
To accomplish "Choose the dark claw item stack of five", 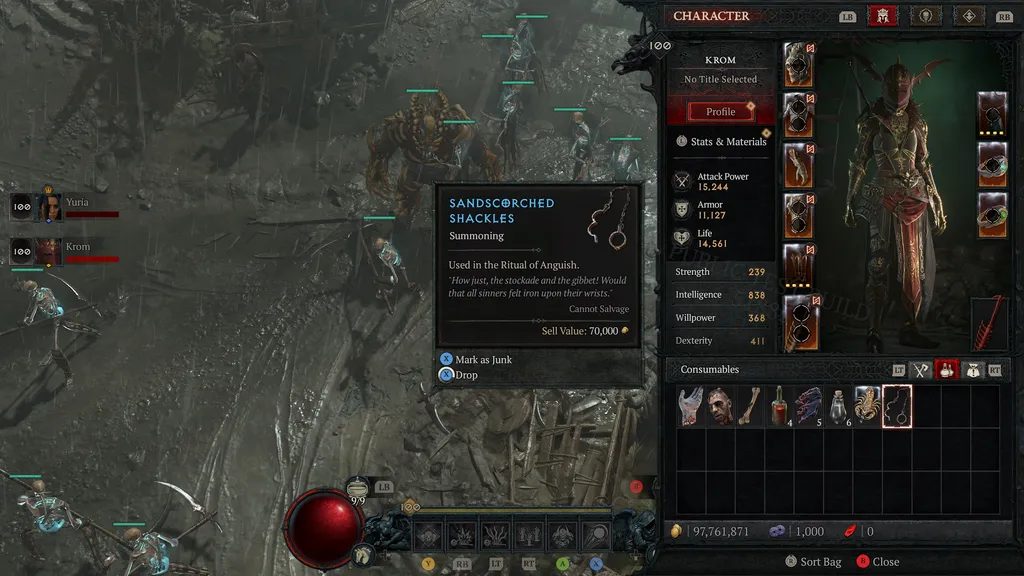I will 809,407.
